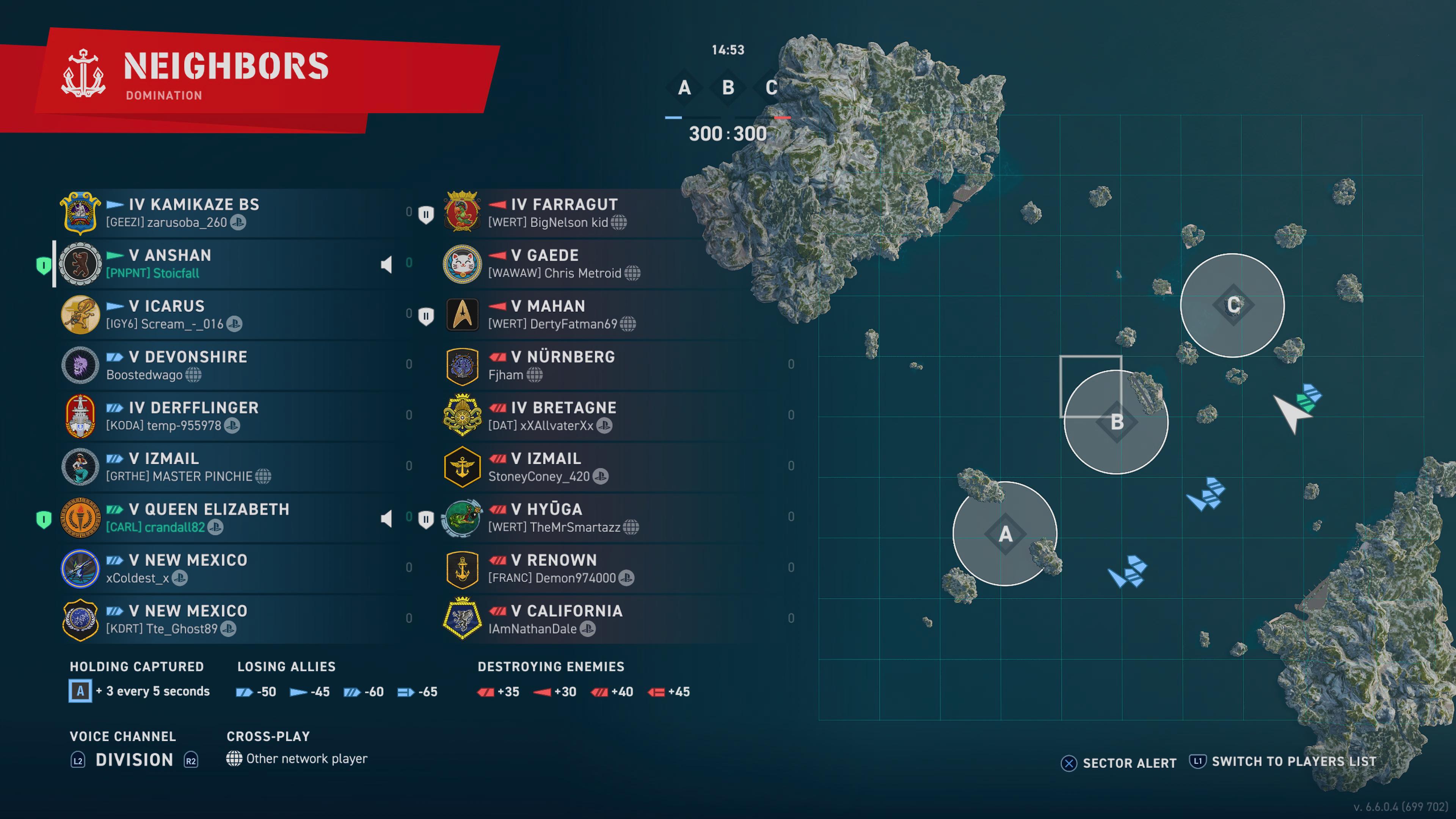This screenshot has height=819, width=1456.
Task: Toggle crandall82's voice speaker icon
Action: click(x=387, y=519)
